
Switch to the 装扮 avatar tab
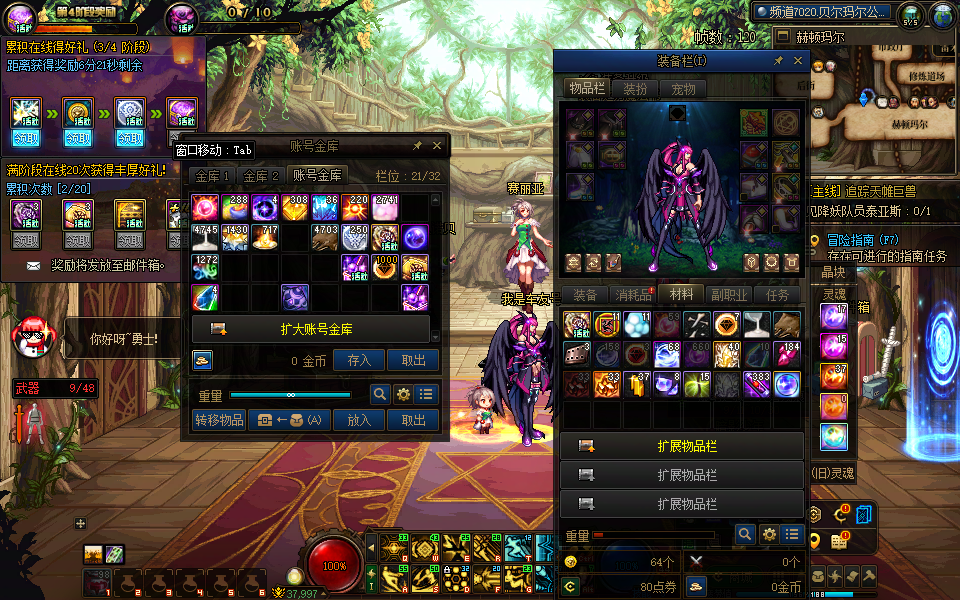[x=635, y=88]
